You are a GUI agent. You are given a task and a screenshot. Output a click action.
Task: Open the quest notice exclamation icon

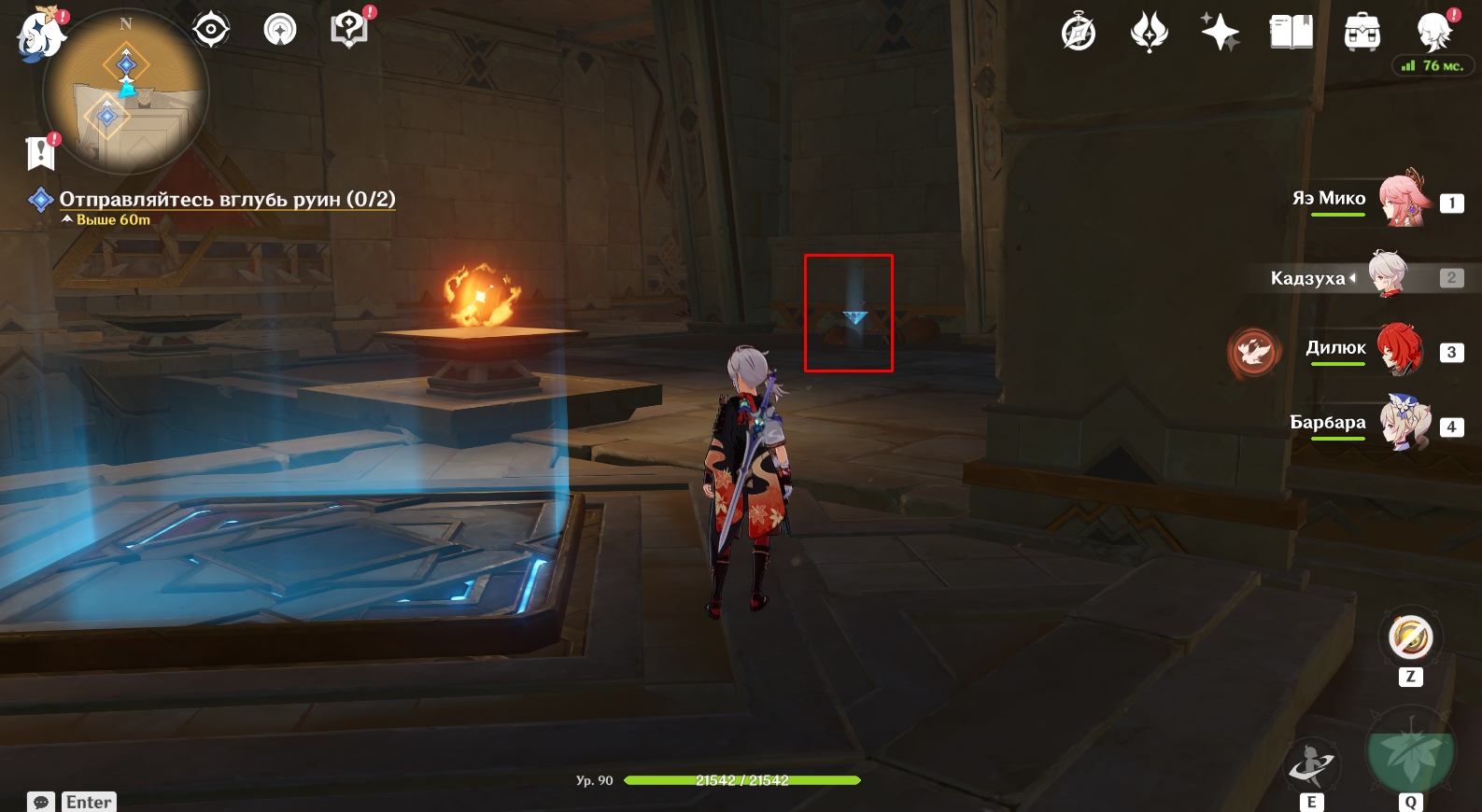(x=41, y=152)
